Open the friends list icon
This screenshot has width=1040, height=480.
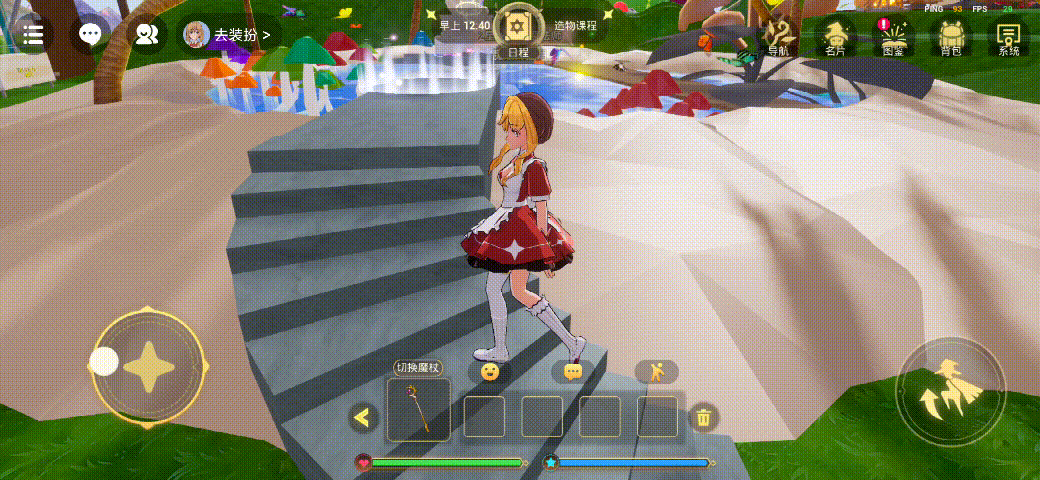pos(147,35)
